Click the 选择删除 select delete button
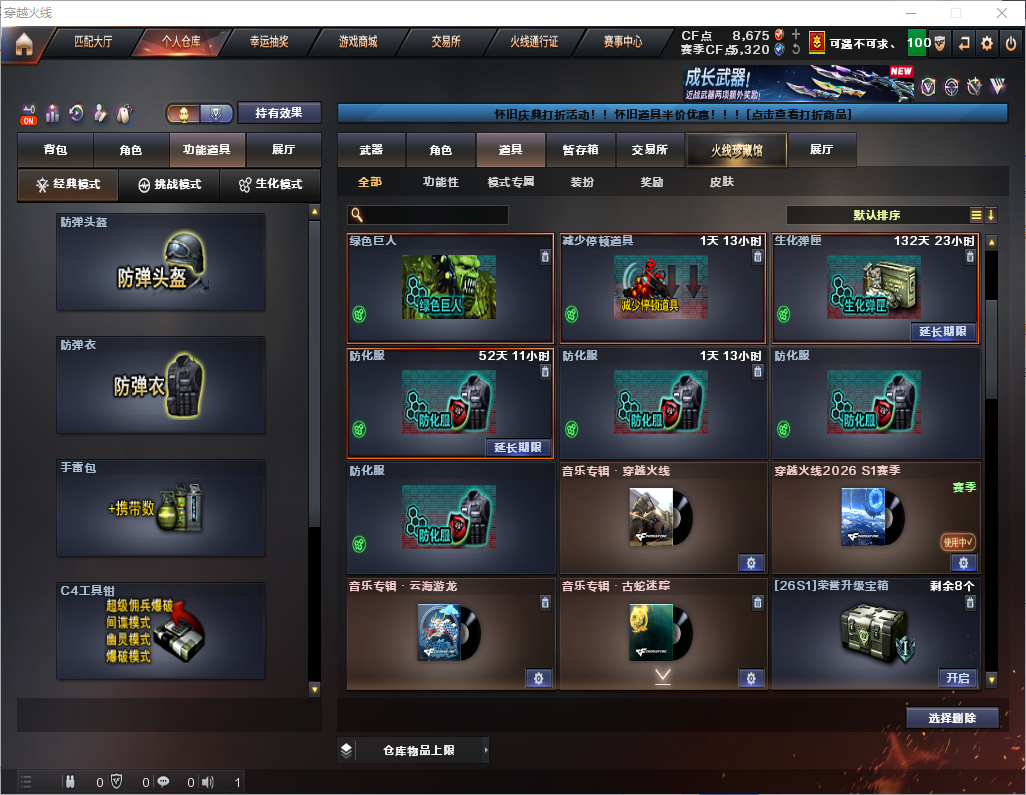 point(952,718)
